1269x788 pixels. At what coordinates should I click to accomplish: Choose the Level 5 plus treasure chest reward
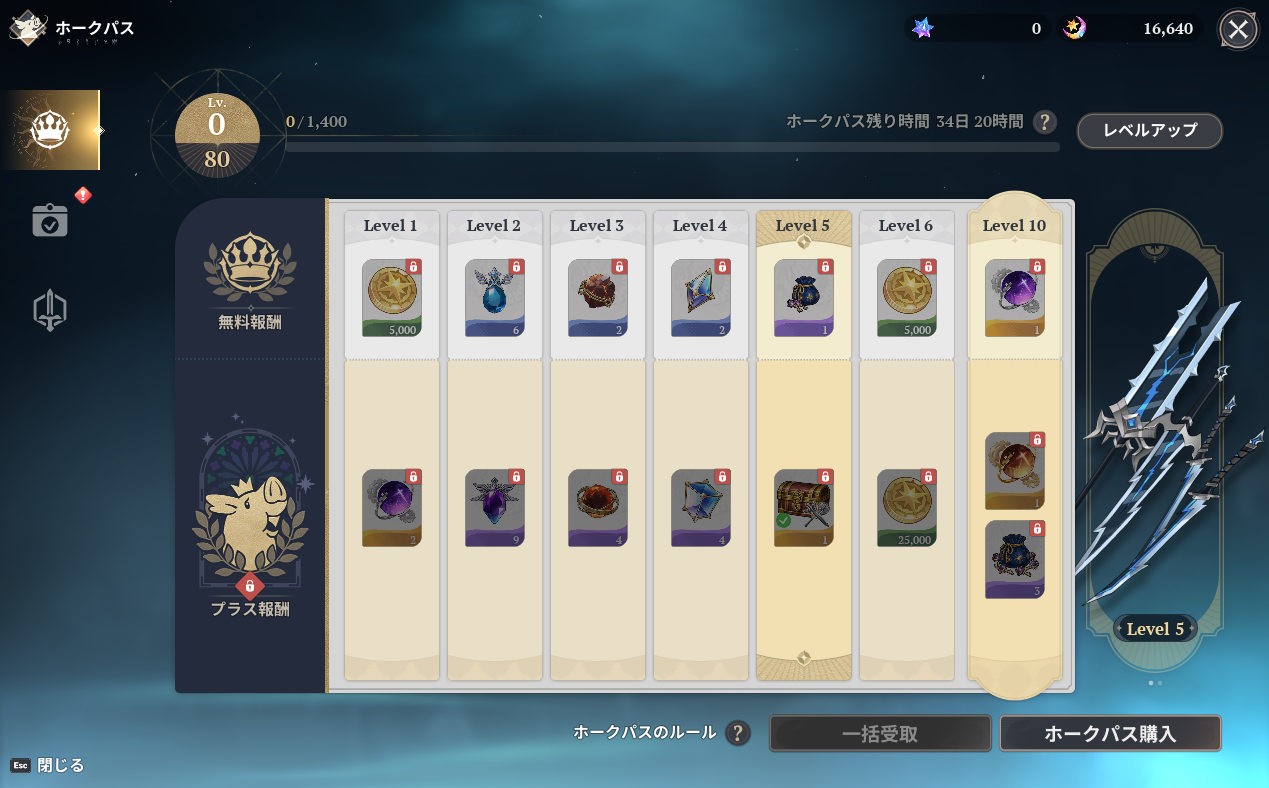coord(803,508)
